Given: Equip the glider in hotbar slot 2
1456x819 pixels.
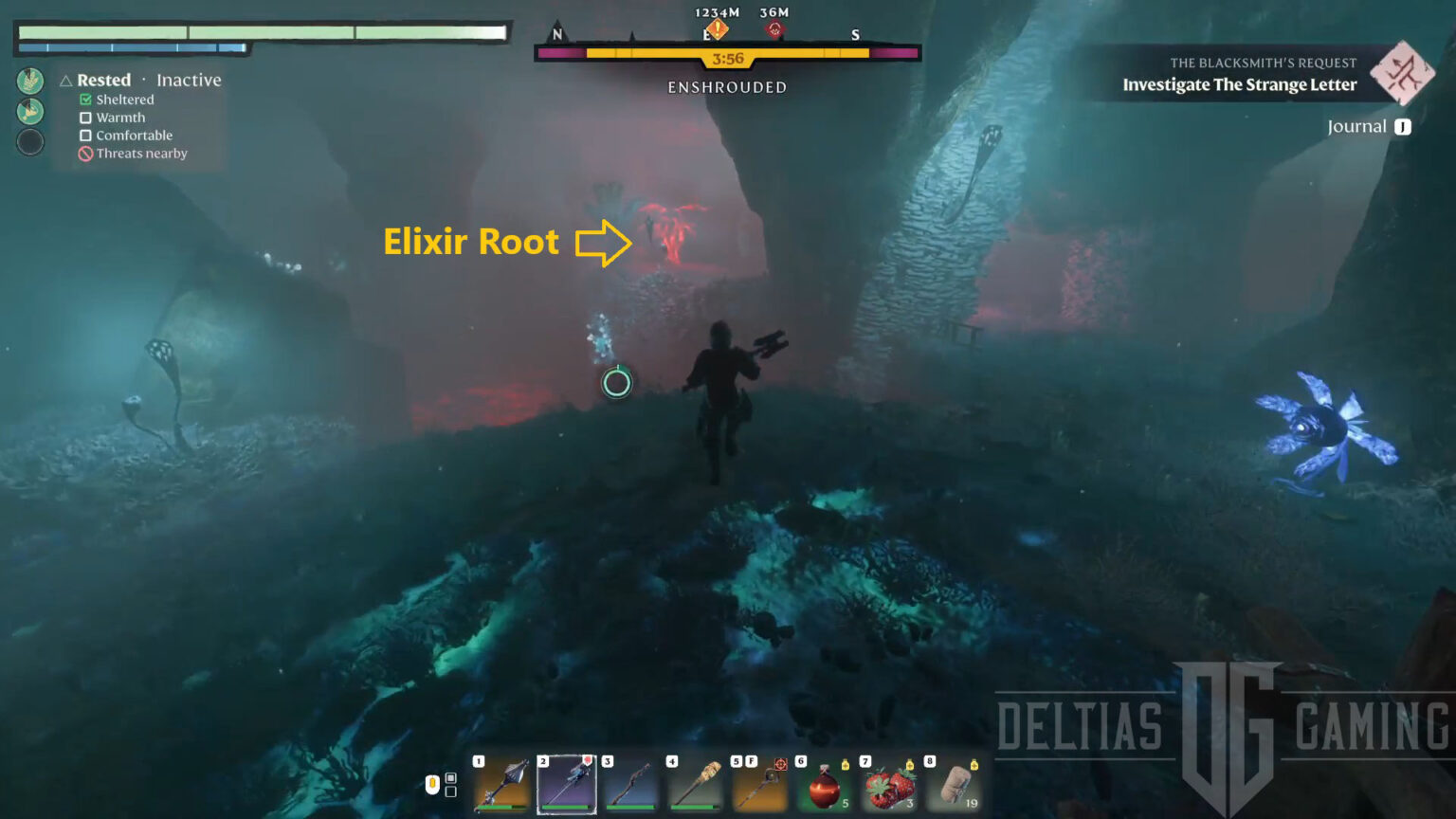Looking at the screenshot, I should (566, 785).
